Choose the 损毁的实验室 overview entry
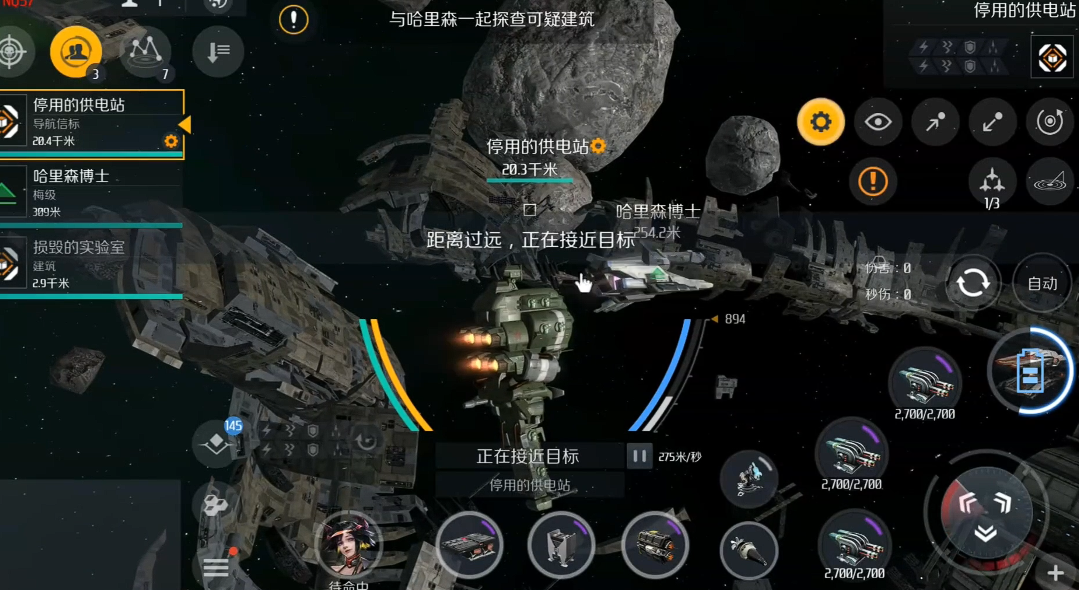The width and height of the screenshot is (1079, 590). pos(90,262)
